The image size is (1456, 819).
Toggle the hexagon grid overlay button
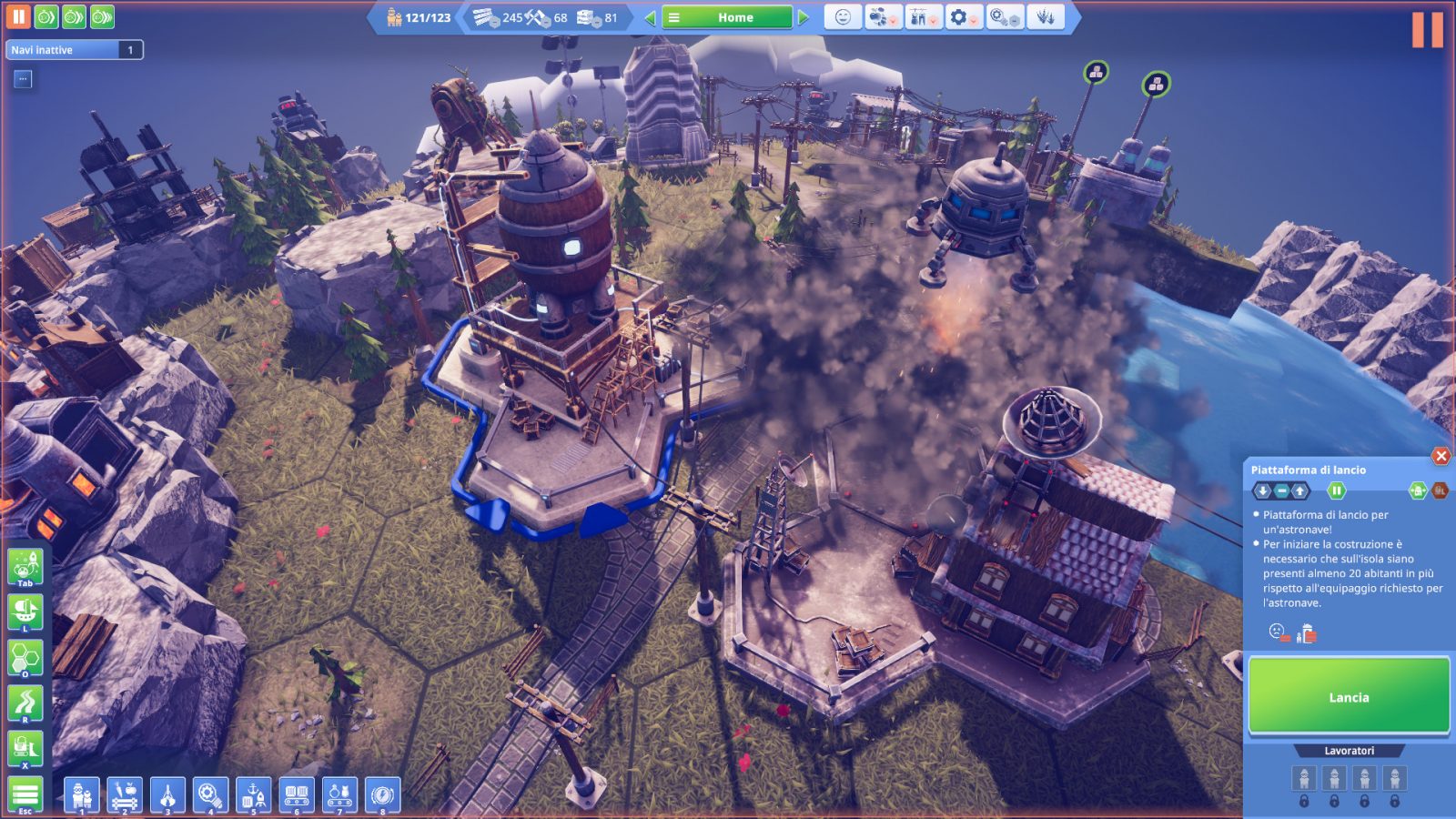coord(25,657)
